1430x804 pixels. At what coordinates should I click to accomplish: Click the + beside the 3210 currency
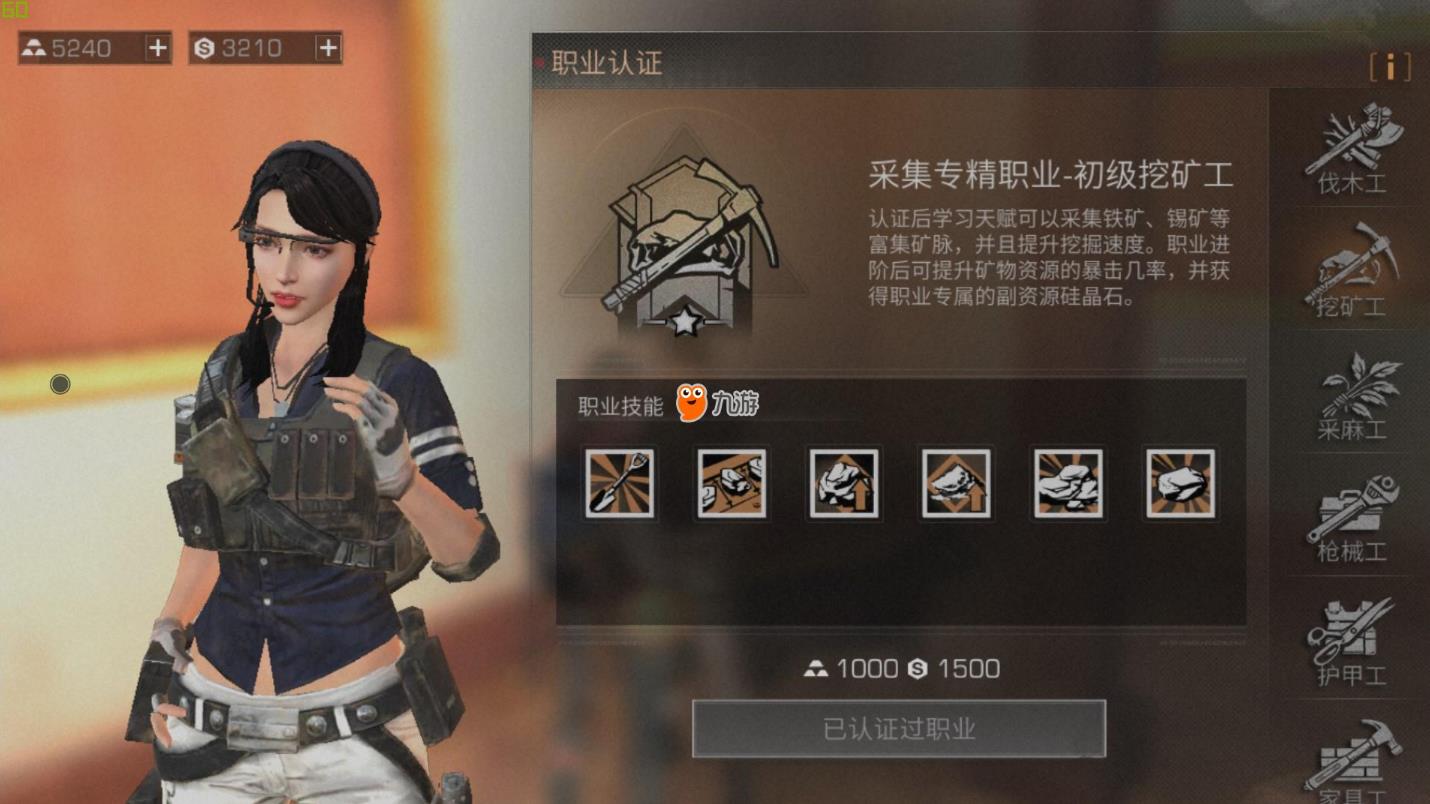click(x=326, y=46)
